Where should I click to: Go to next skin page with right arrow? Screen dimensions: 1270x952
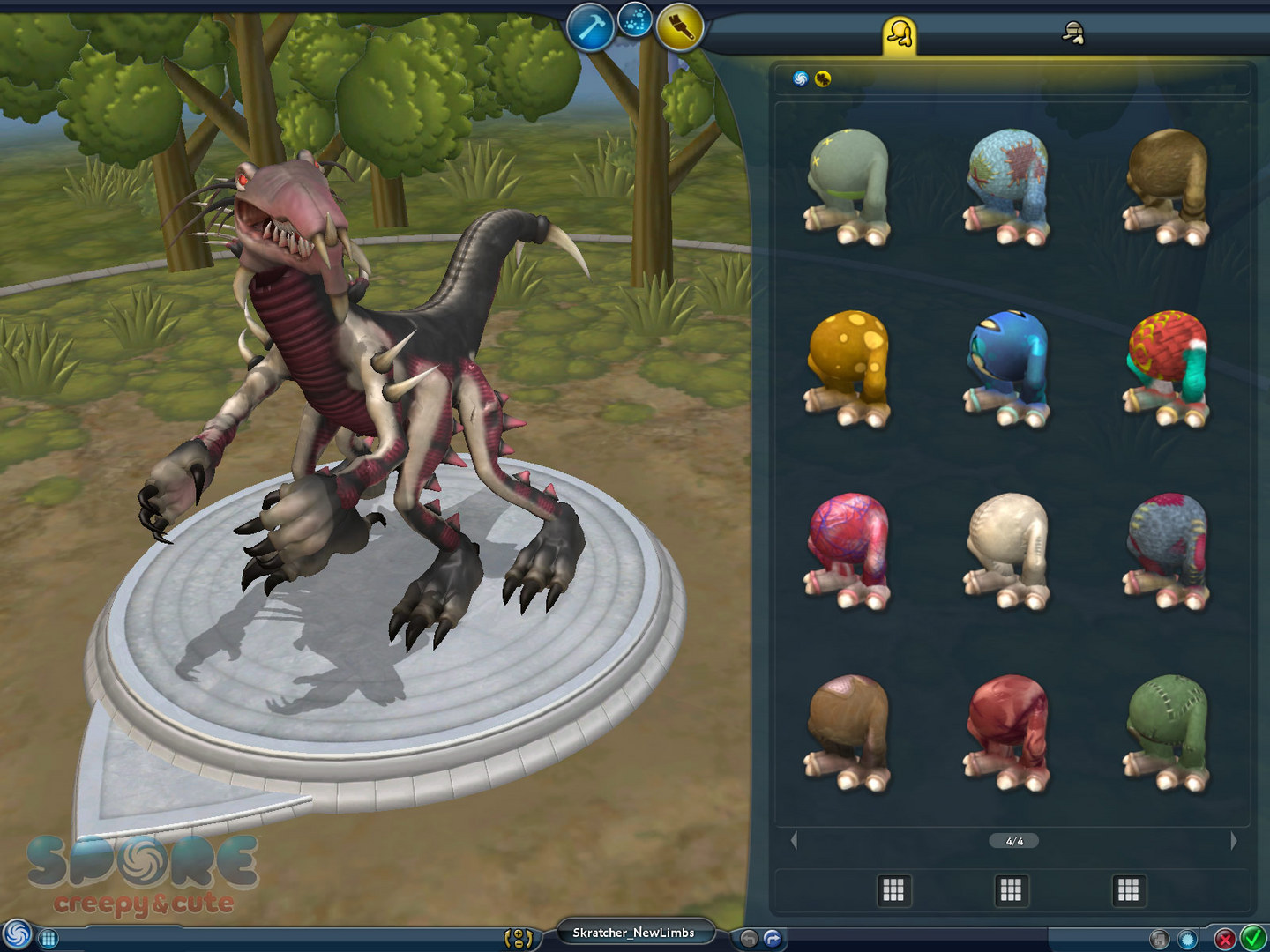(x=1234, y=840)
